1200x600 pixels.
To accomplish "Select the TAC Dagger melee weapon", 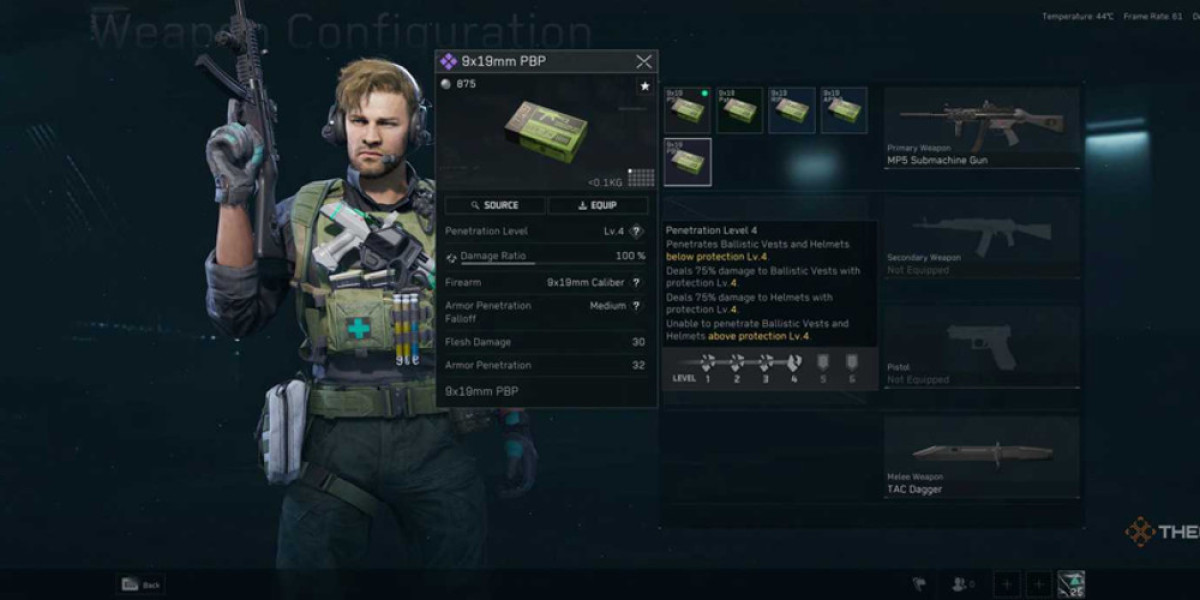I will click(x=981, y=457).
